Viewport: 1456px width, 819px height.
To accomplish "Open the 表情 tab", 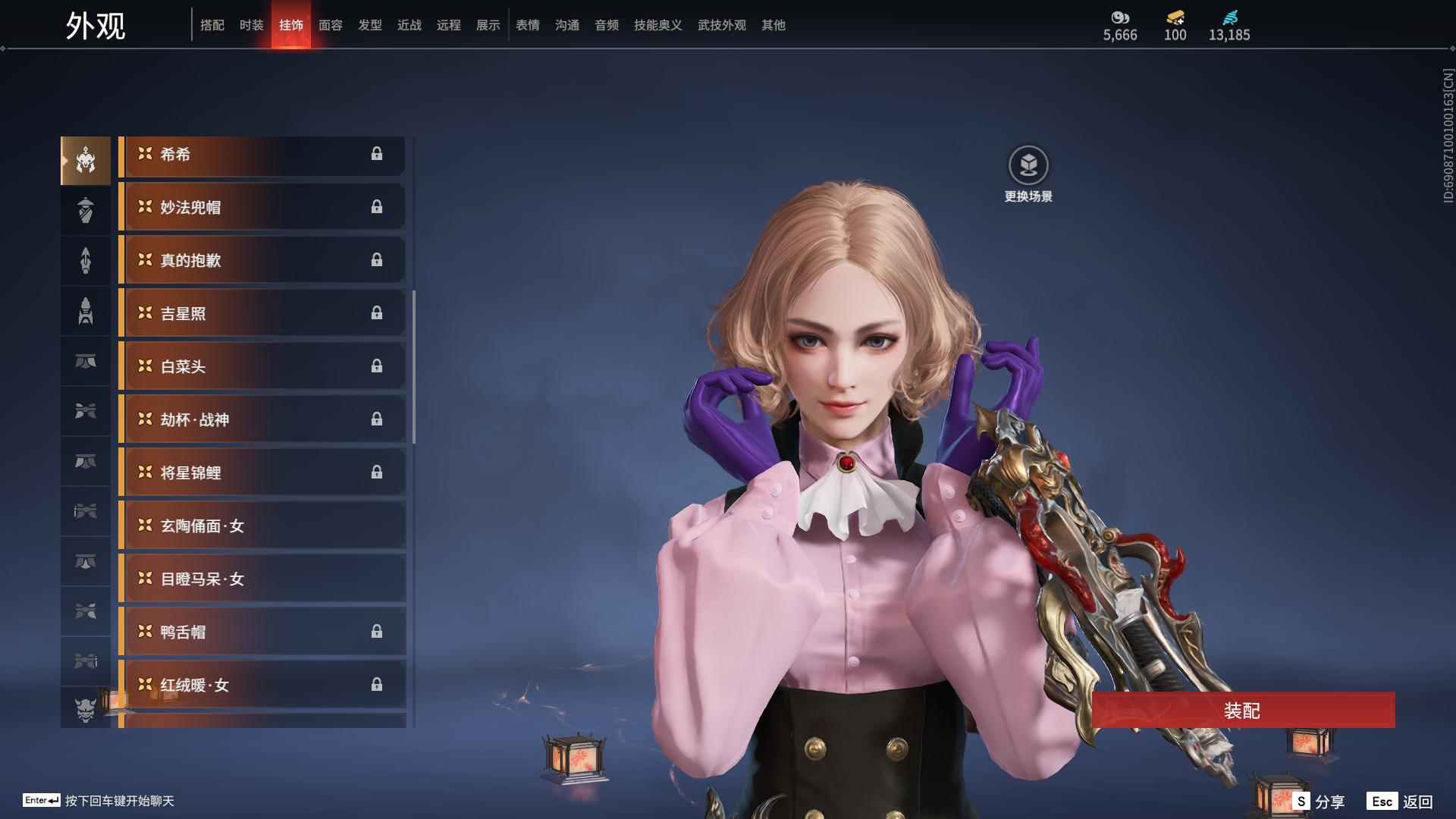I will [x=527, y=25].
